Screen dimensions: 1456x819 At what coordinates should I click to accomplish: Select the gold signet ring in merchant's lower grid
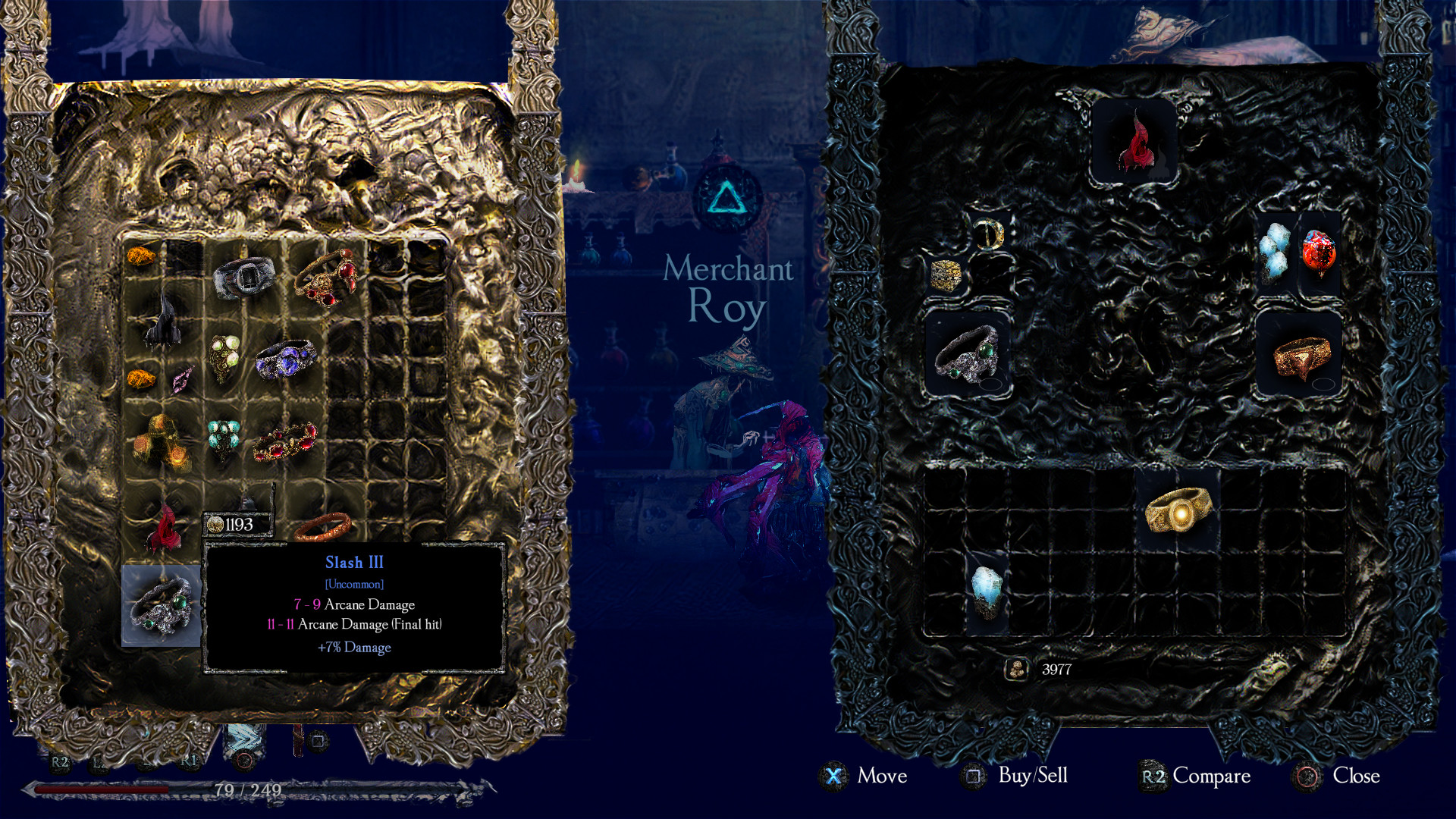1180,511
